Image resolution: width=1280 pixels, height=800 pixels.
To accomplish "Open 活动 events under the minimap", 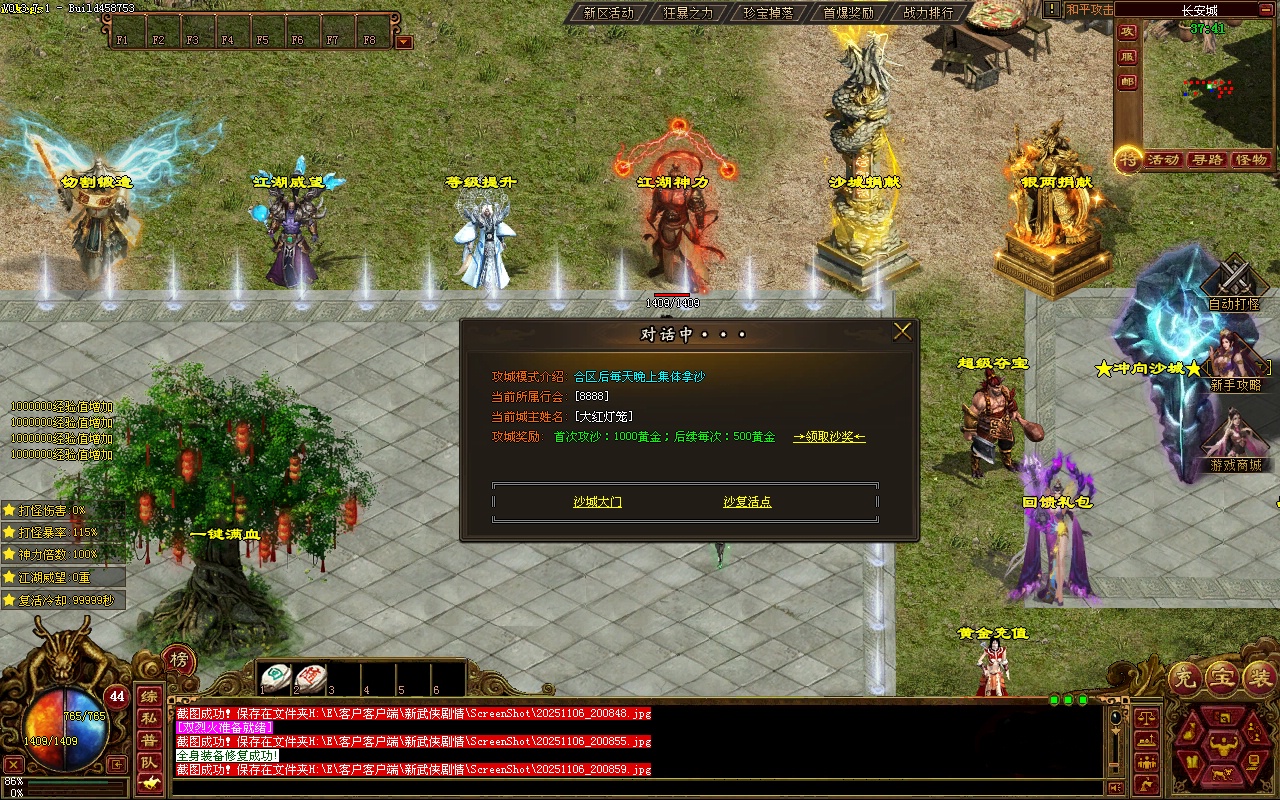I will click(1163, 160).
